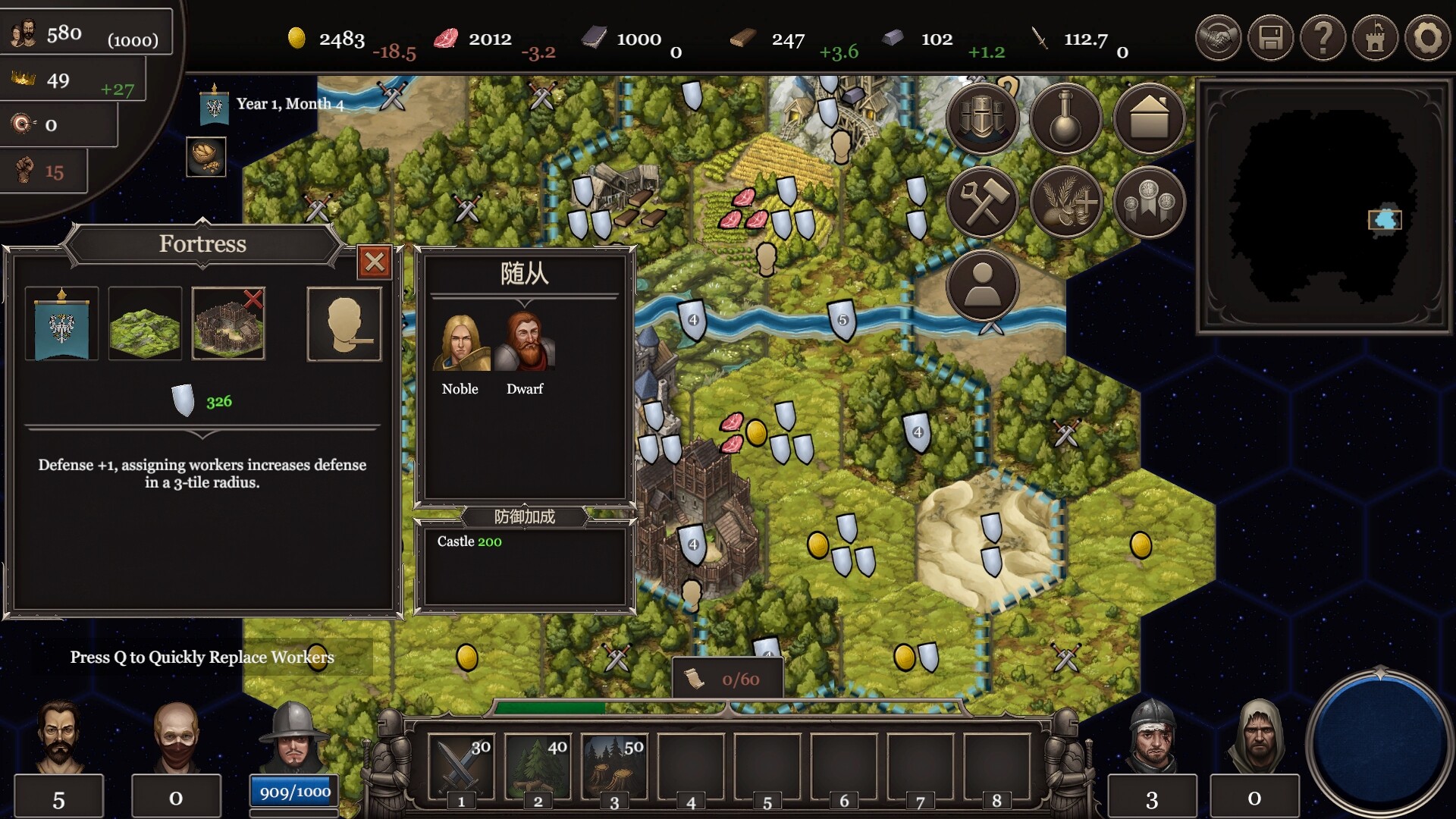Select the Noble retinue portrait
1456x819 pixels.
pos(460,344)
